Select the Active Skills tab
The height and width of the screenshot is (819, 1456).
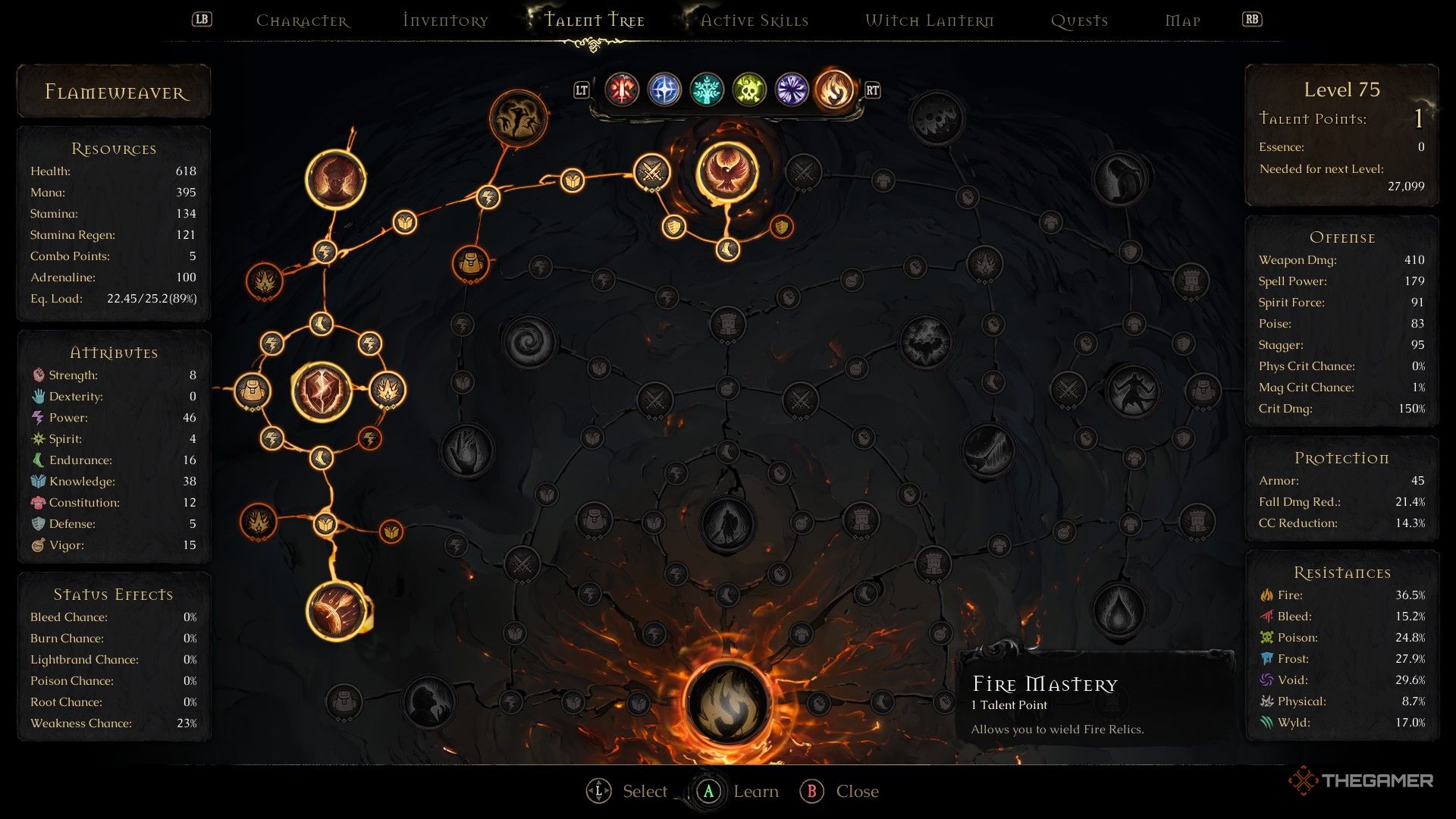click(x=754, y=20)
